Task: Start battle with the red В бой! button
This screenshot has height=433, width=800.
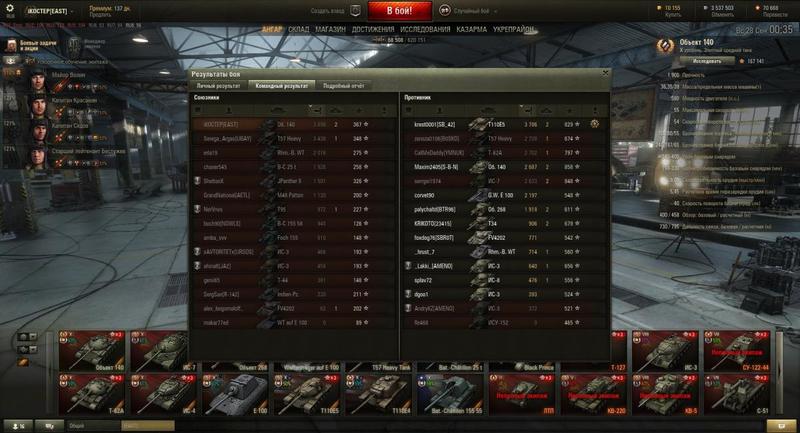Action: coord(399,11)
